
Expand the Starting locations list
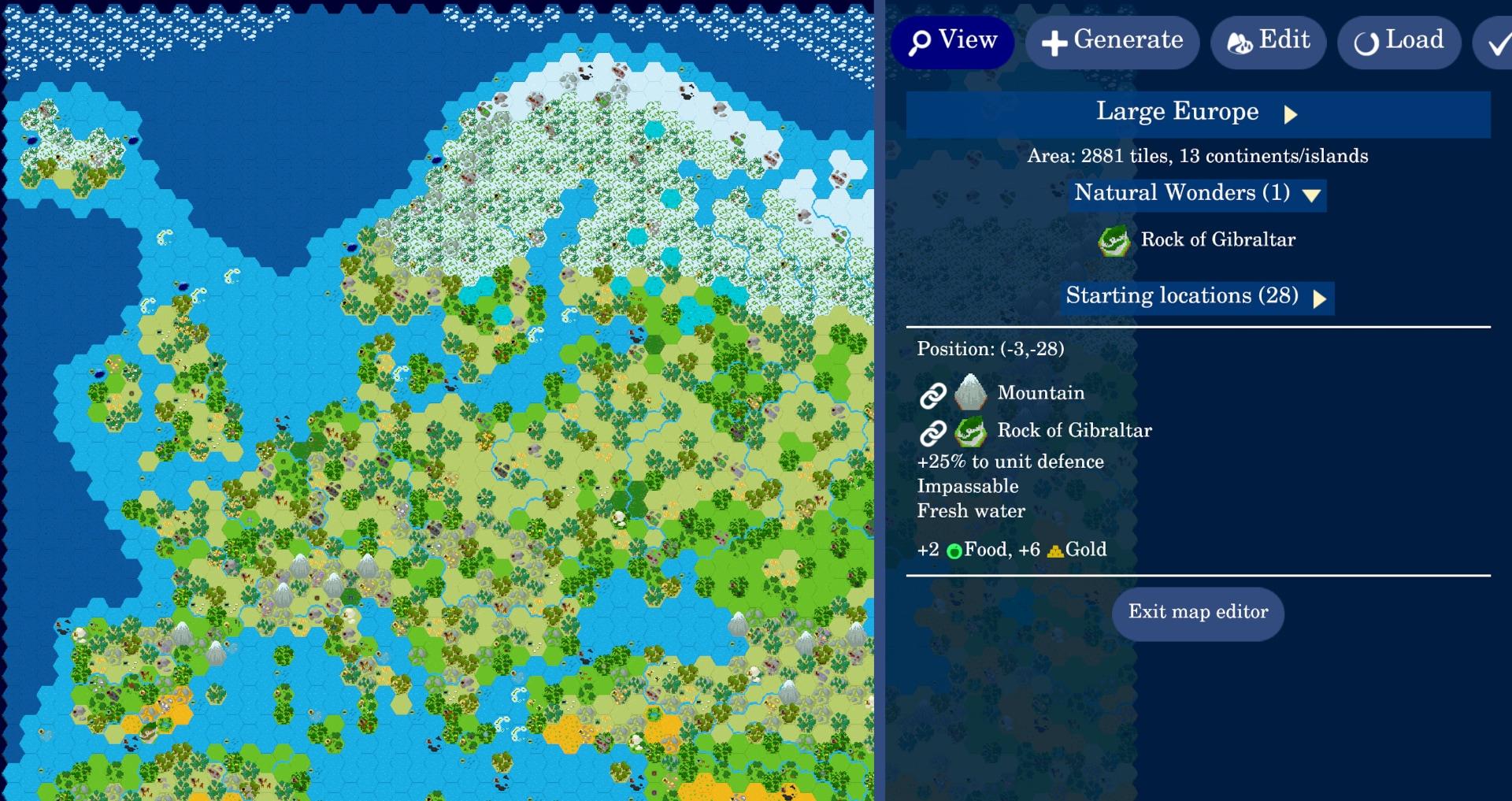tap(1196, 297)
